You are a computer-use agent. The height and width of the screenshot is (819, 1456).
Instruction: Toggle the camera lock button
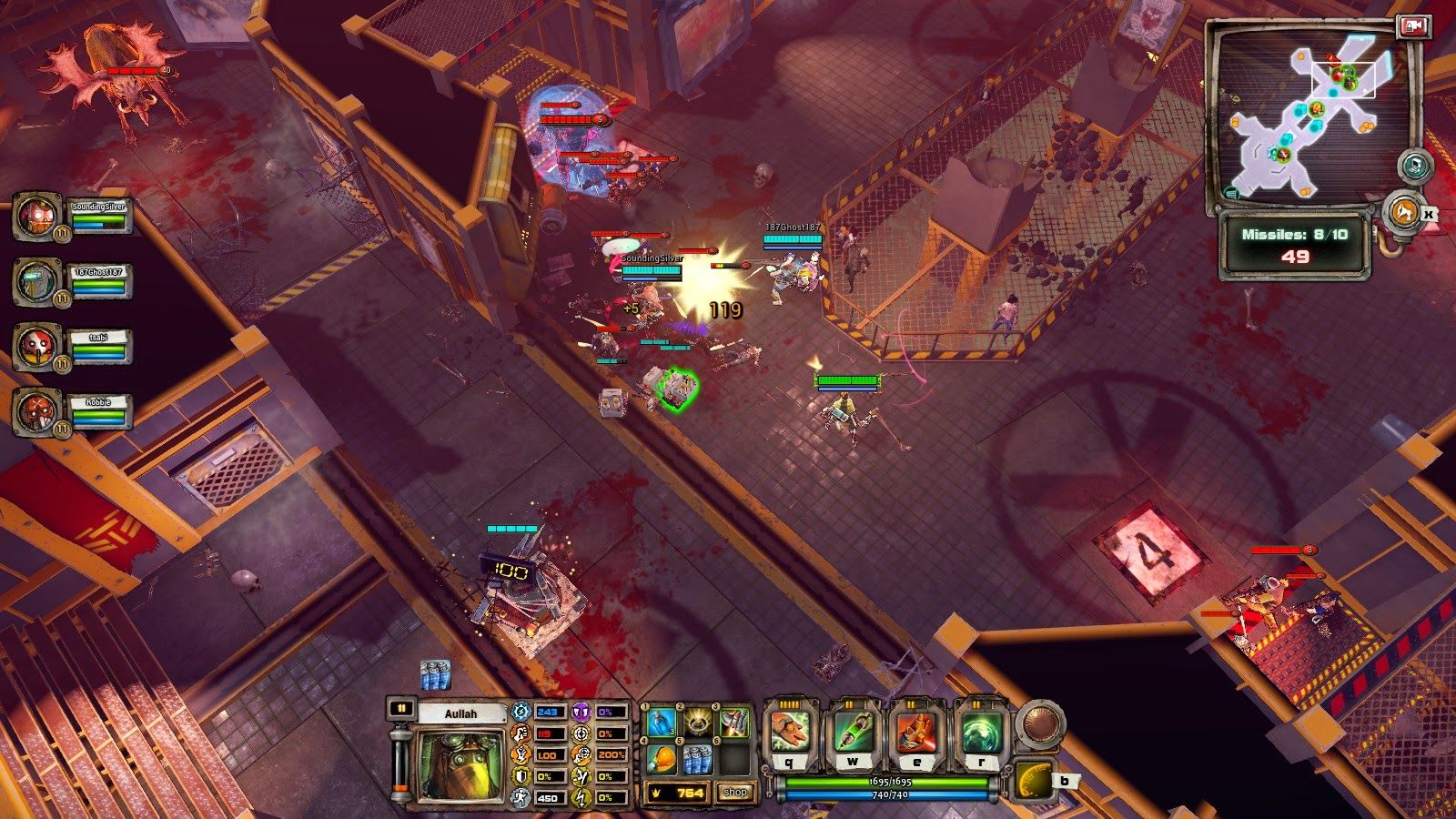[x=1413, y=26]
